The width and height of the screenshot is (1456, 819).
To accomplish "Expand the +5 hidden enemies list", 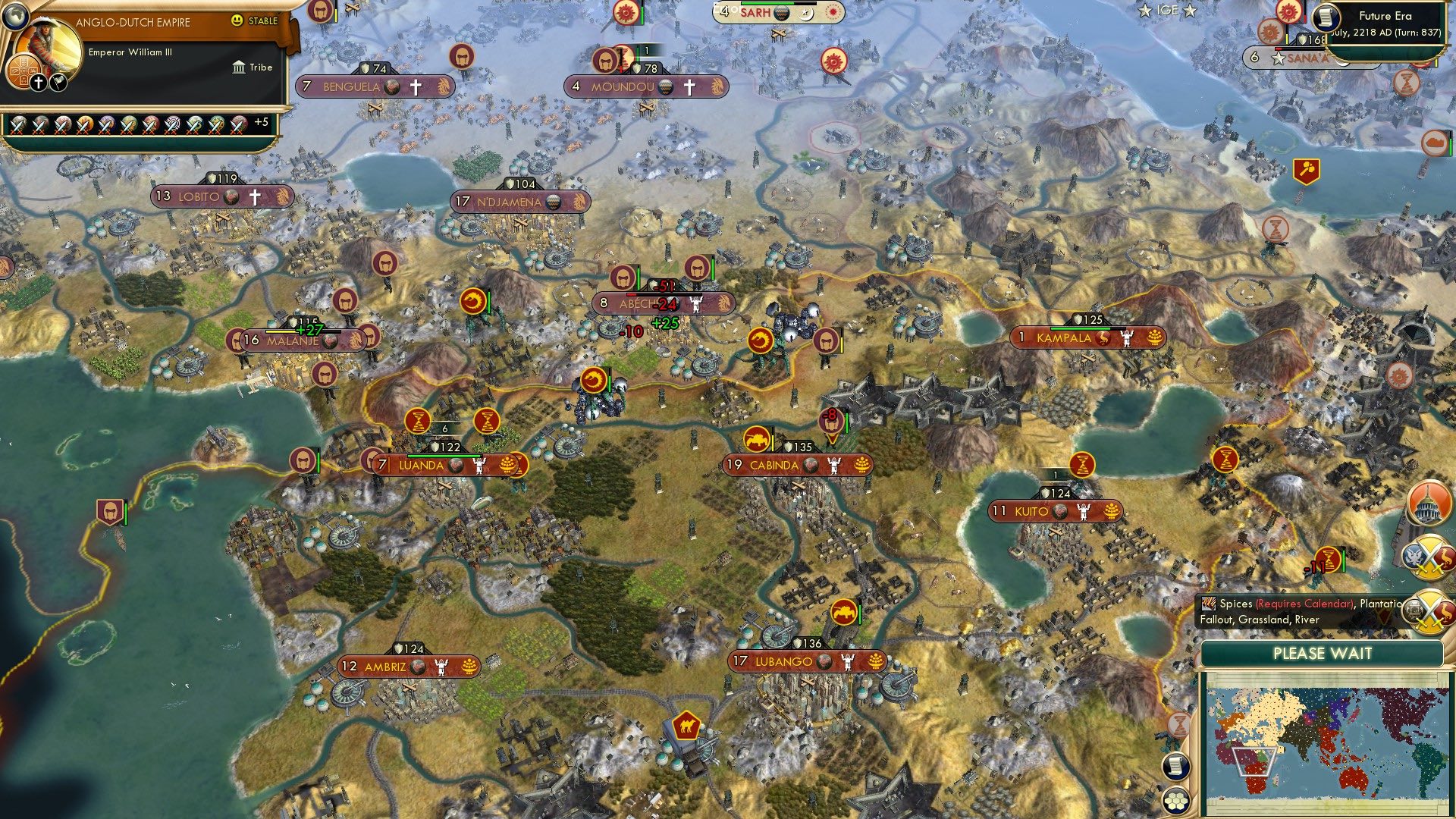I will (x=261, y=121).
